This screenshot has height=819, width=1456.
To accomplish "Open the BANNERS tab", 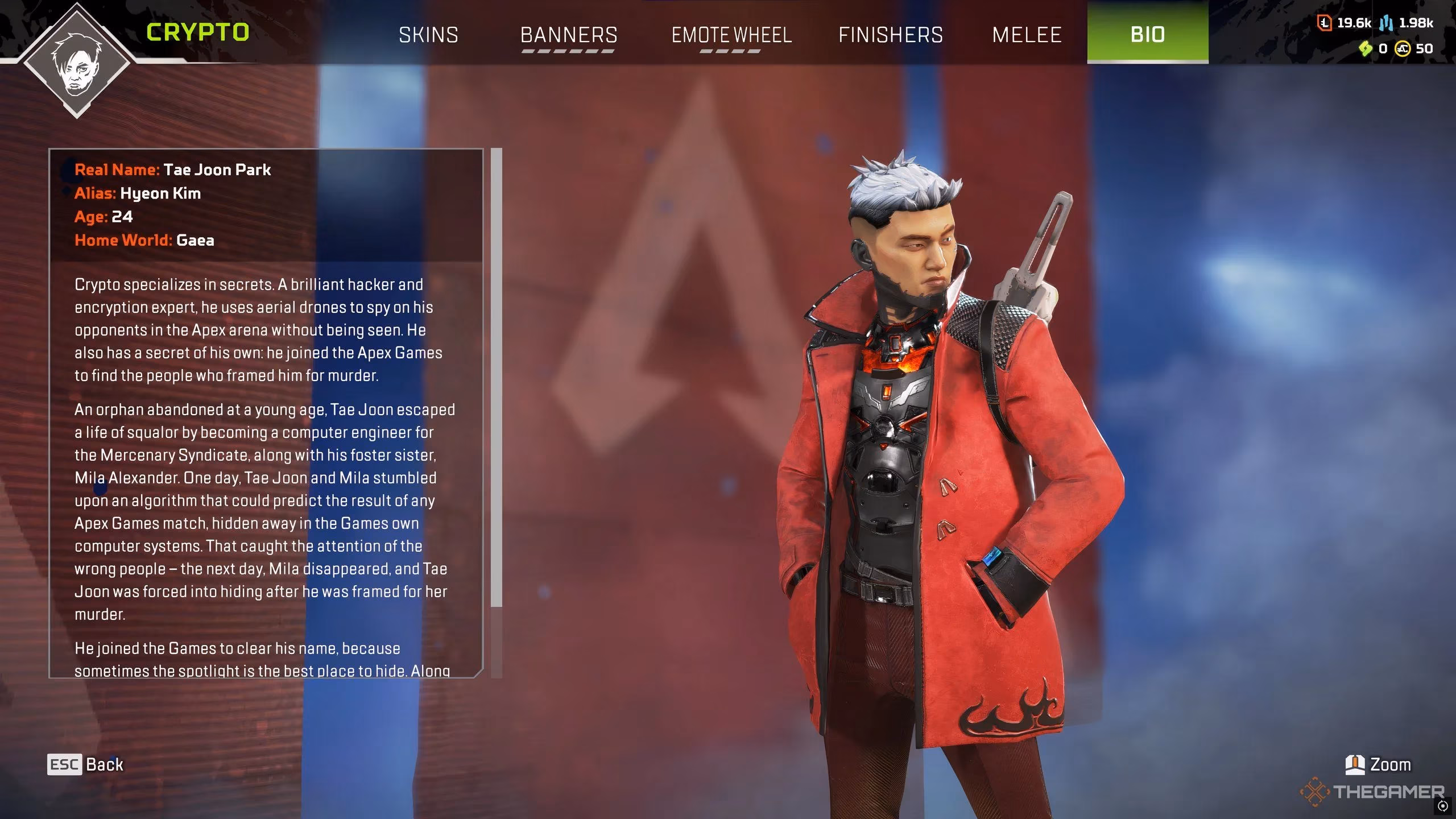I will [569, 35].
